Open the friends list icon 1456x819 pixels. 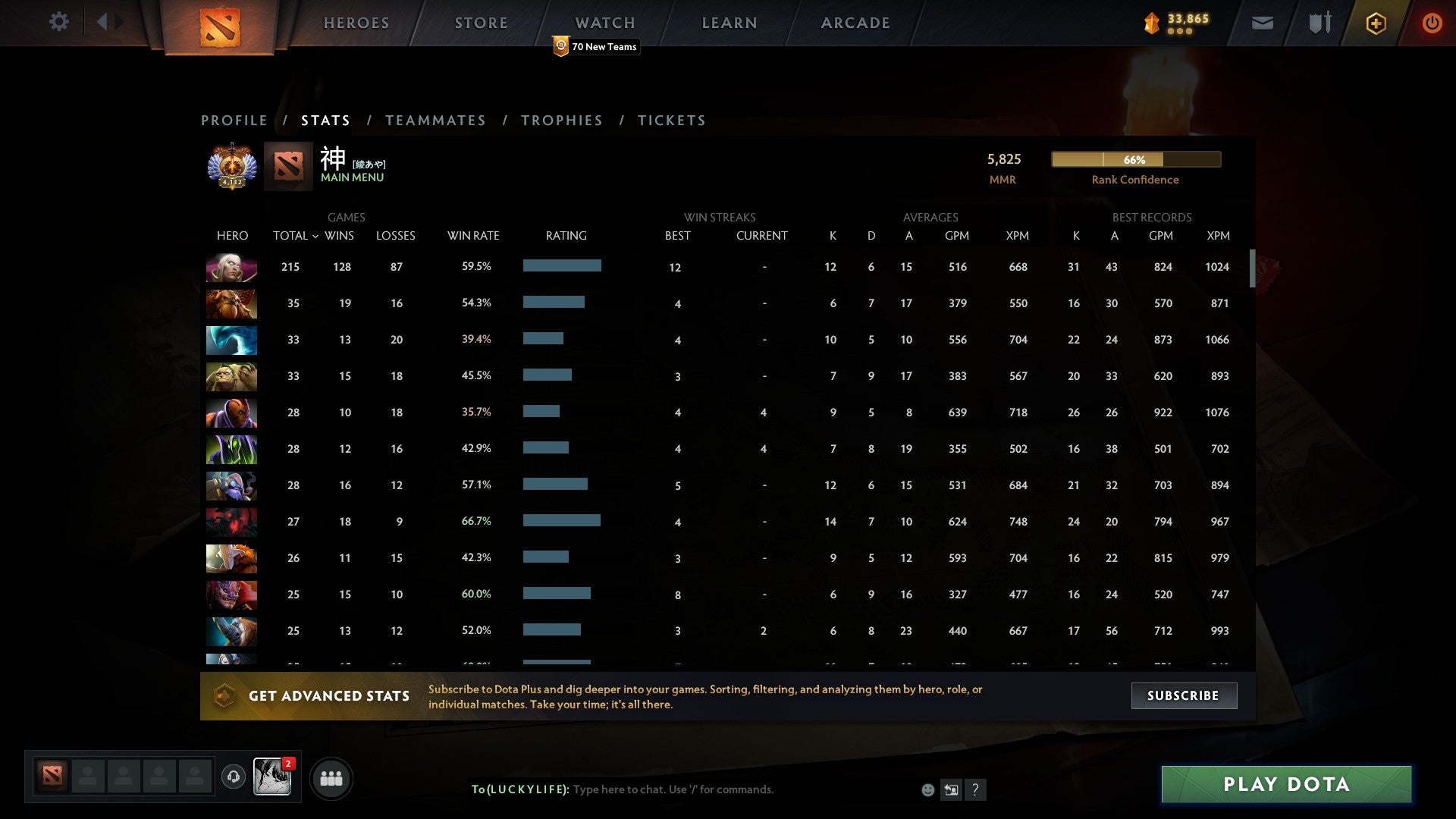pos(331,778)
